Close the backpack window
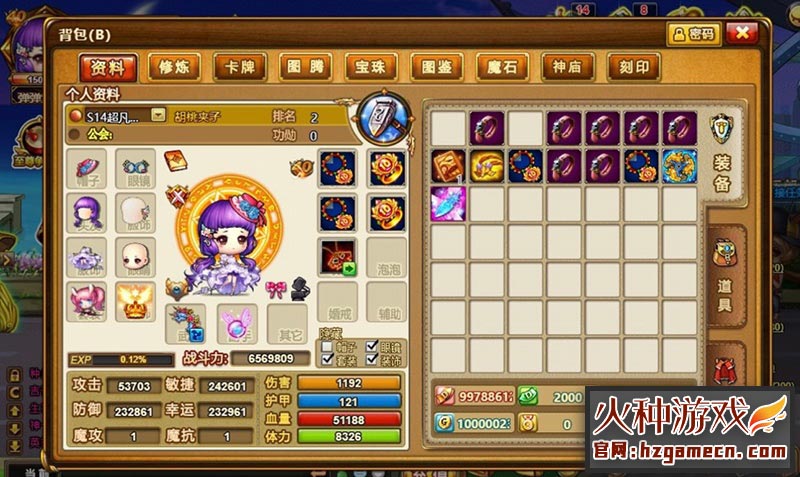Screen dimensions: 800x477 (742, 33)
